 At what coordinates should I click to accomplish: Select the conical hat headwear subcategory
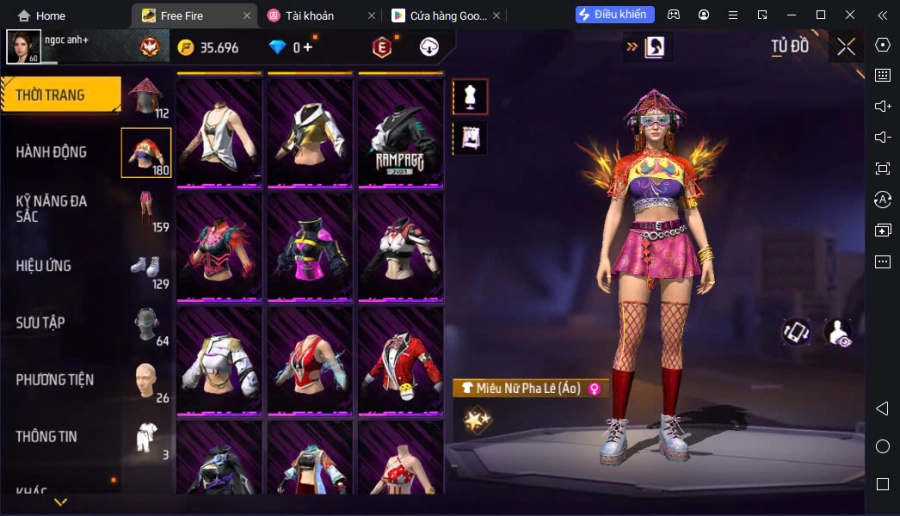point(146,96)
